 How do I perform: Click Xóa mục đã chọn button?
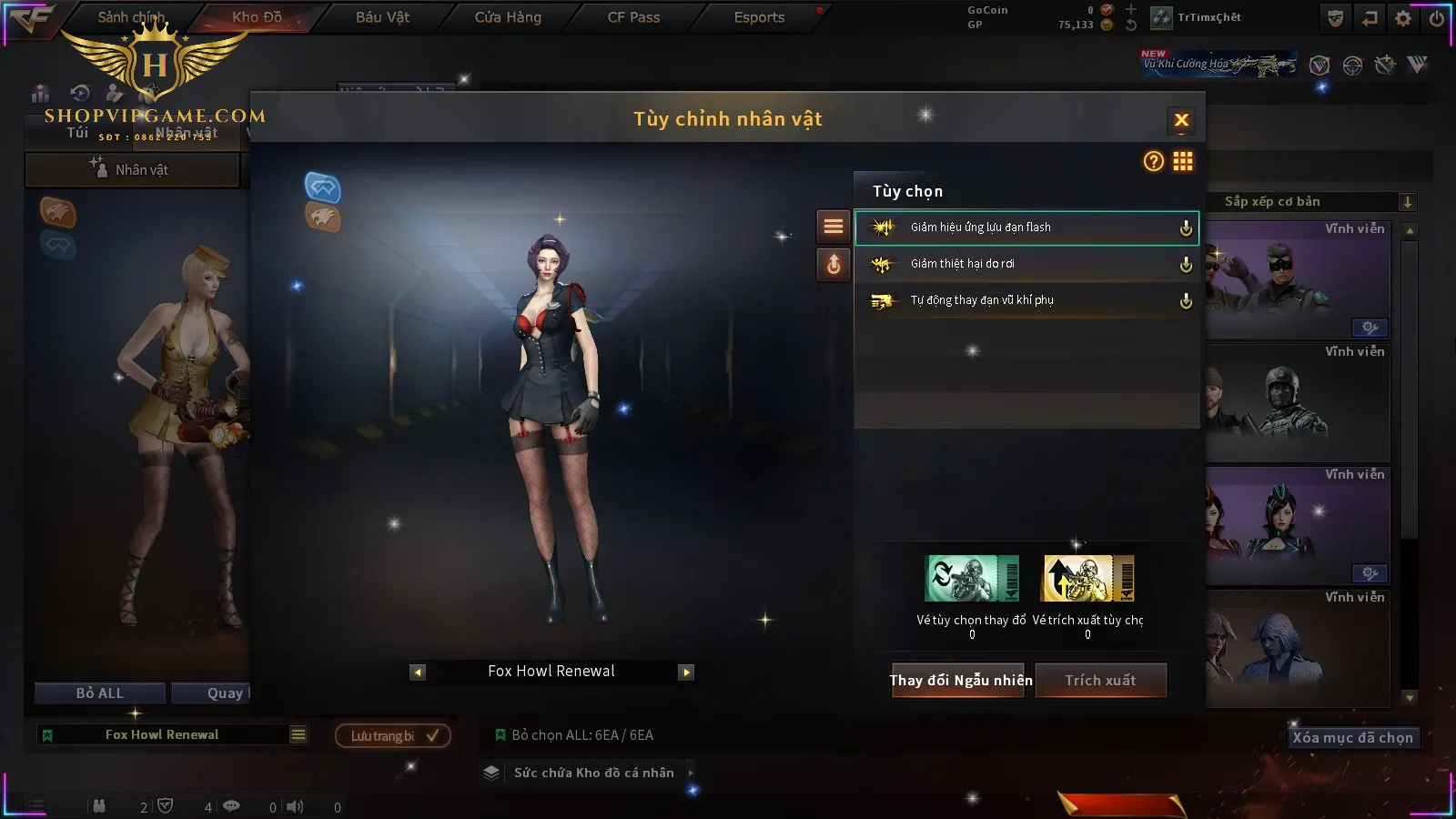[x=1353, y=737]
